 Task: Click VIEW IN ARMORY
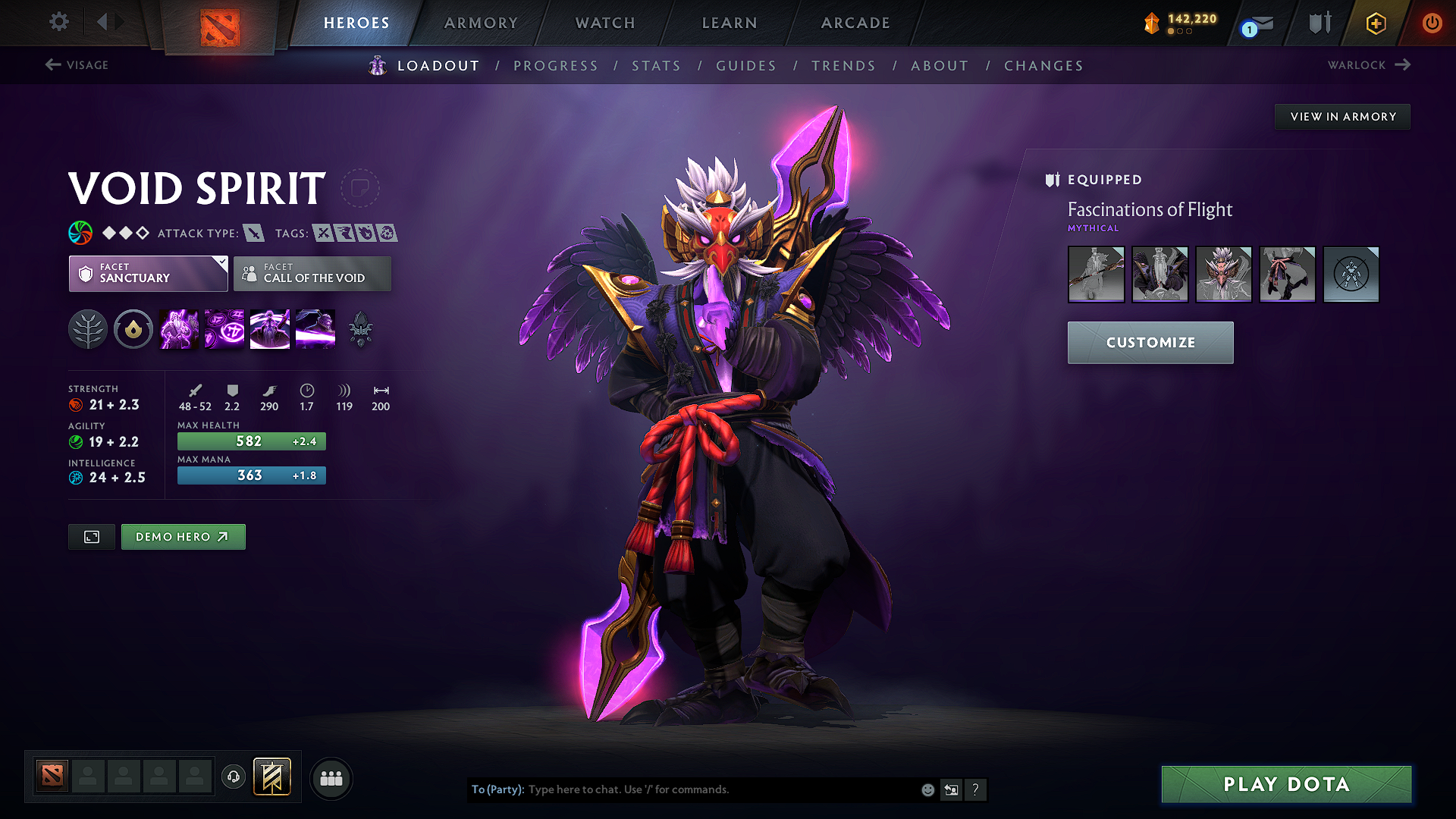[1342, 116]
